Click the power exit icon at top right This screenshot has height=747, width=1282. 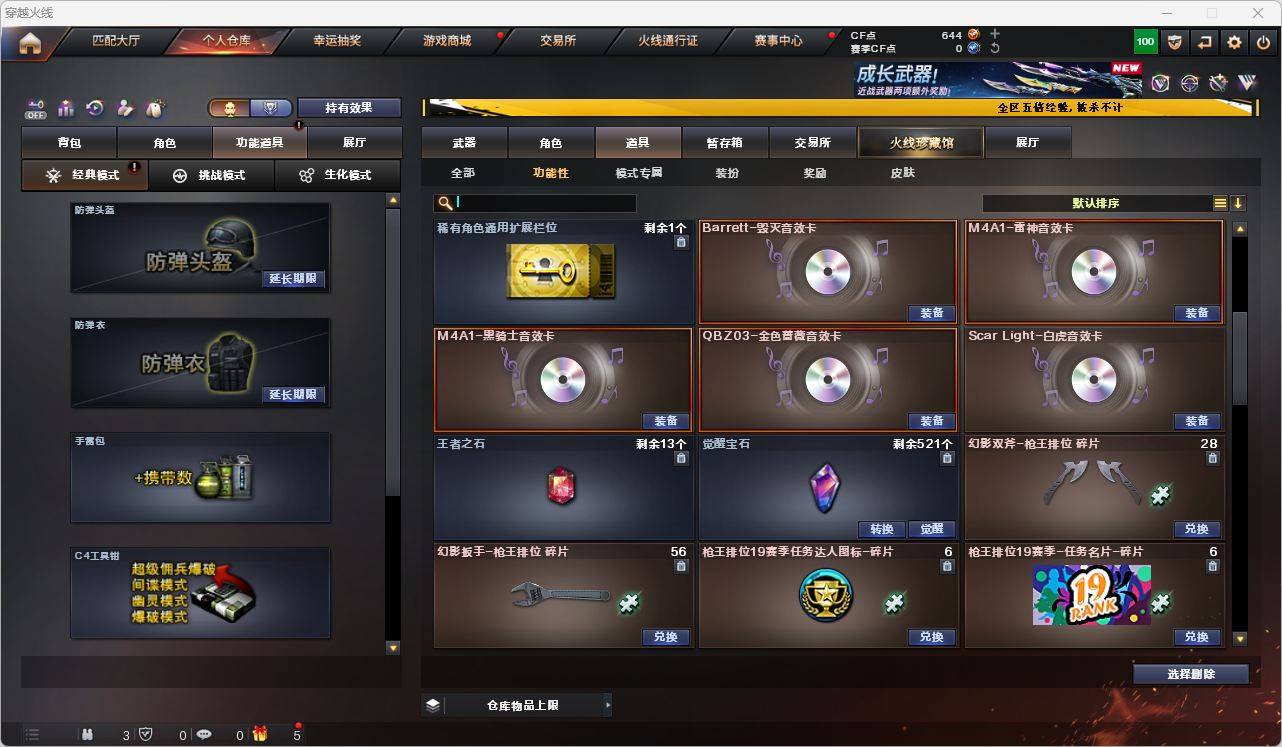pos(1261,41)
